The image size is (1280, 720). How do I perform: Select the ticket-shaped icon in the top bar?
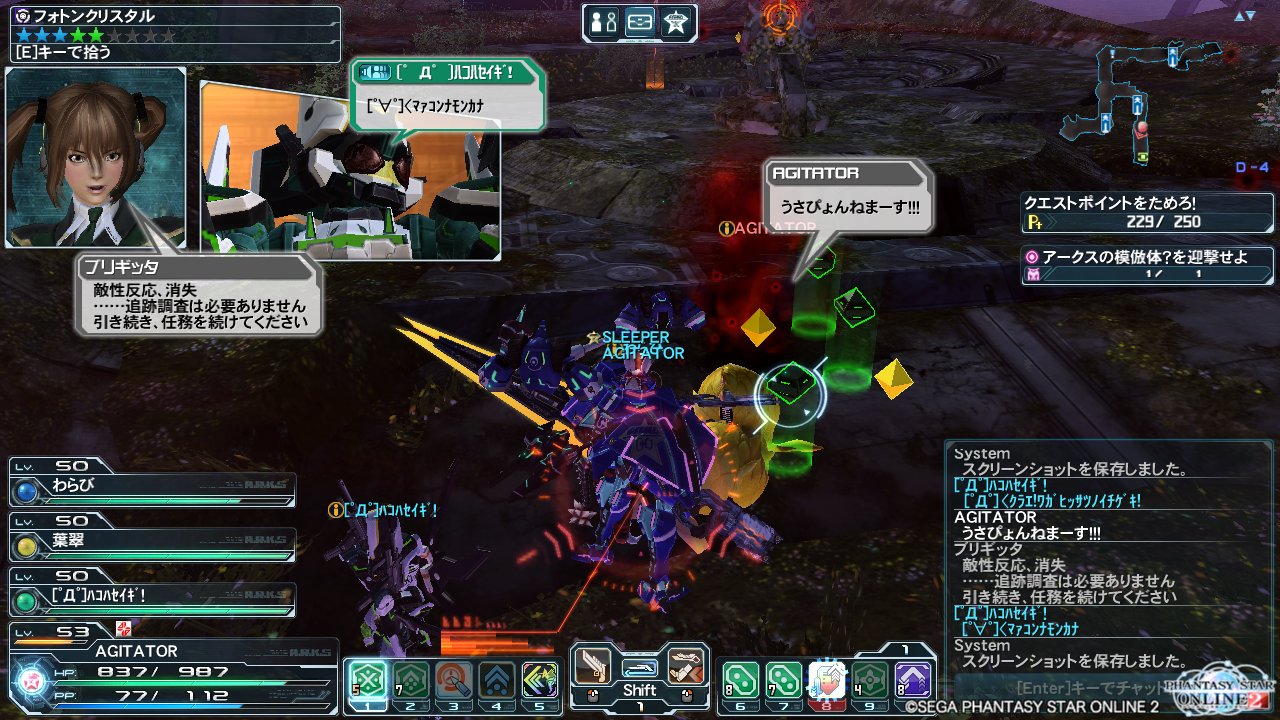pos(640,22)
